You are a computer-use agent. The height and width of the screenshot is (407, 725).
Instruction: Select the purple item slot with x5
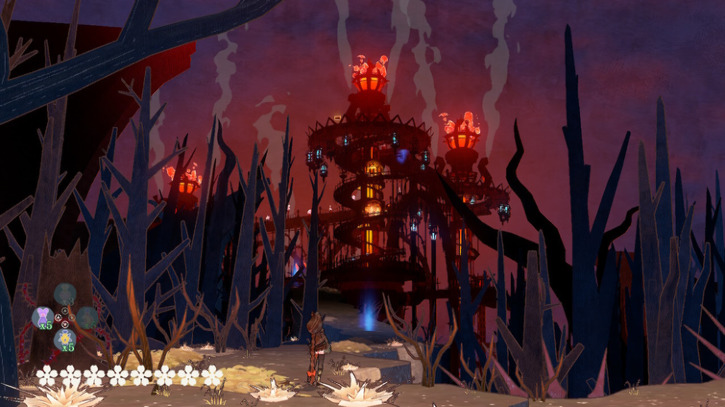click(42, 317)
